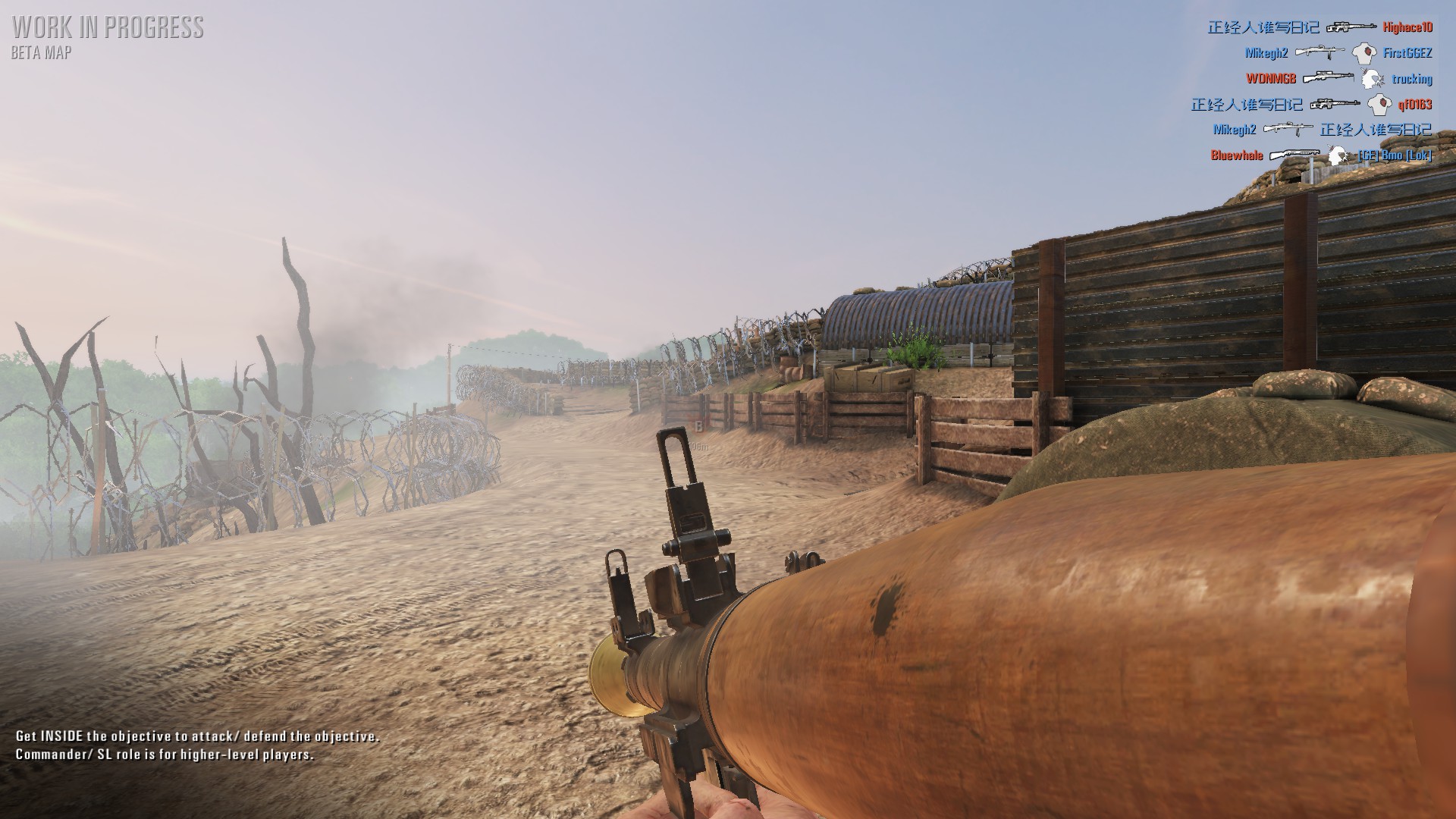Select the qf0163 kill feed entry
The image size is (1456, 819).
tap(1311, 105)
